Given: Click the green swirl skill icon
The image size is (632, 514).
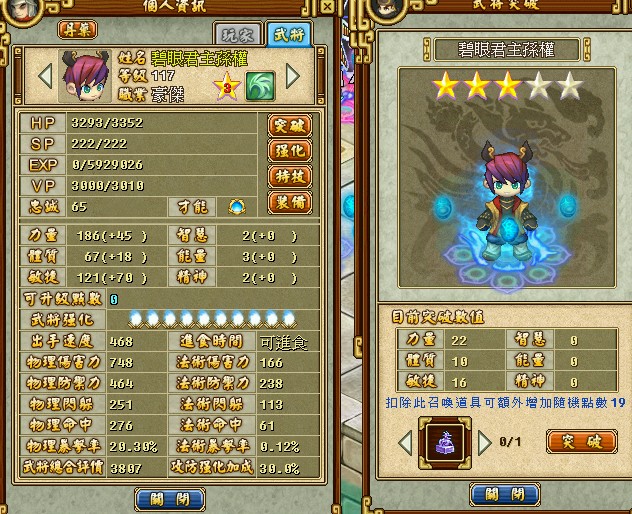Looking at the screenshot, I should pos(261,85).
